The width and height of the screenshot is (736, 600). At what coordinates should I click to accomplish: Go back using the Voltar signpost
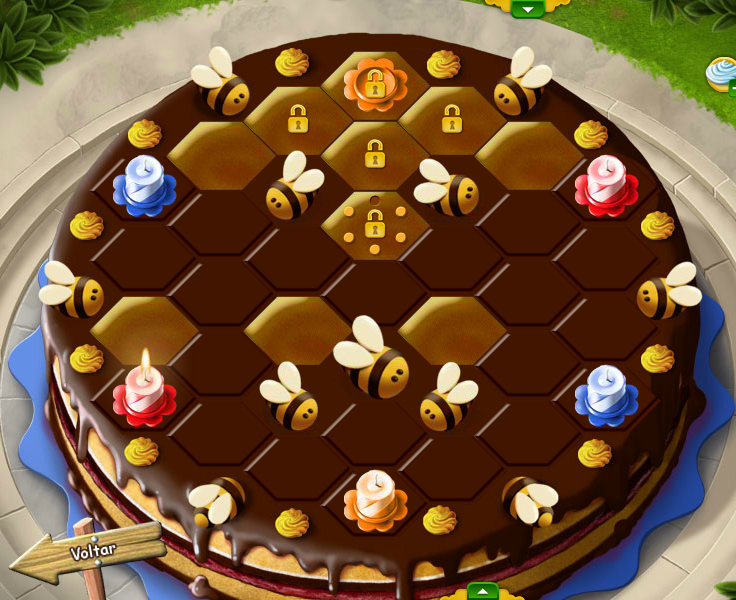tap(96, 552)
